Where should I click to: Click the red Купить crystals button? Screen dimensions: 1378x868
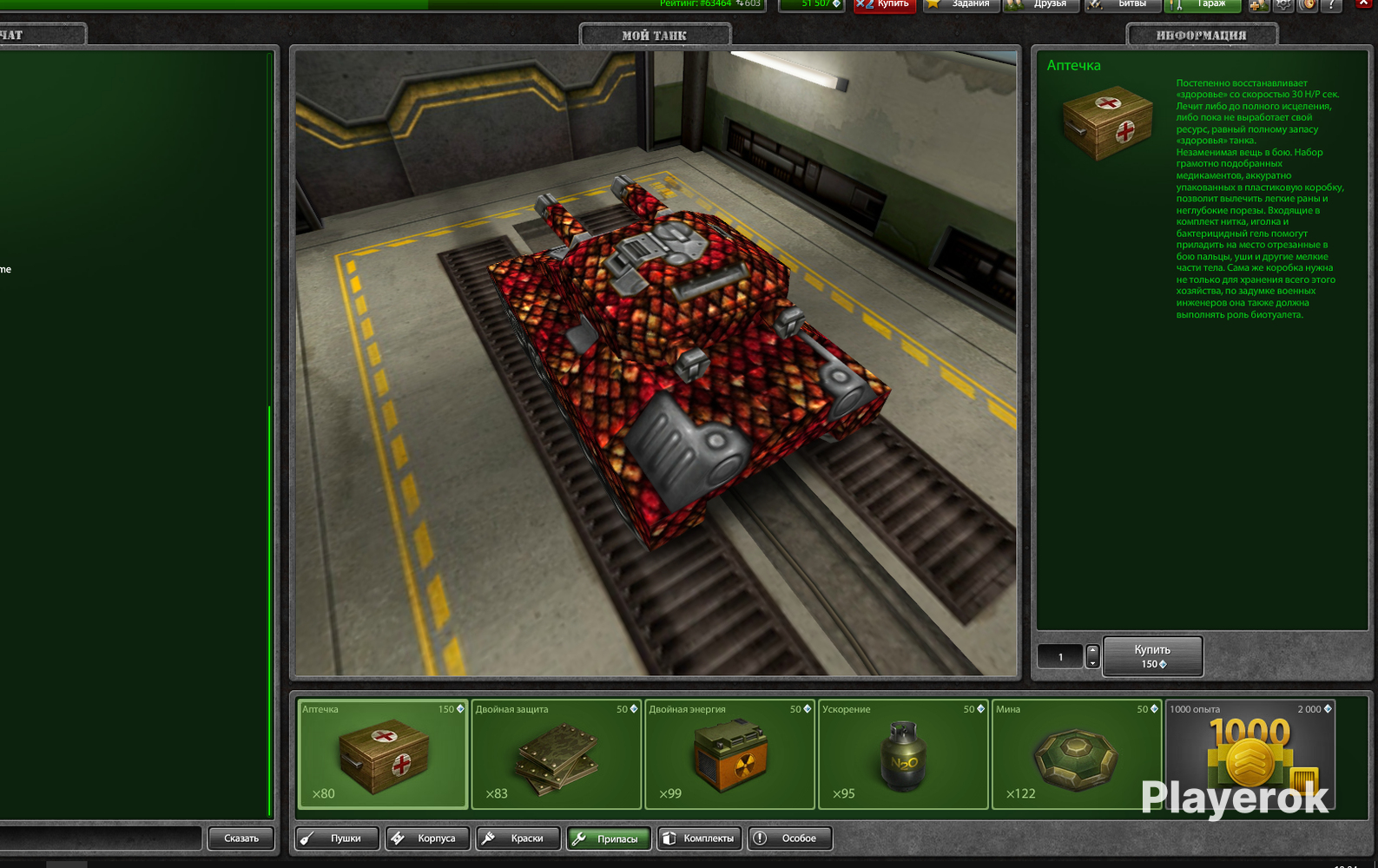[884, 4]
